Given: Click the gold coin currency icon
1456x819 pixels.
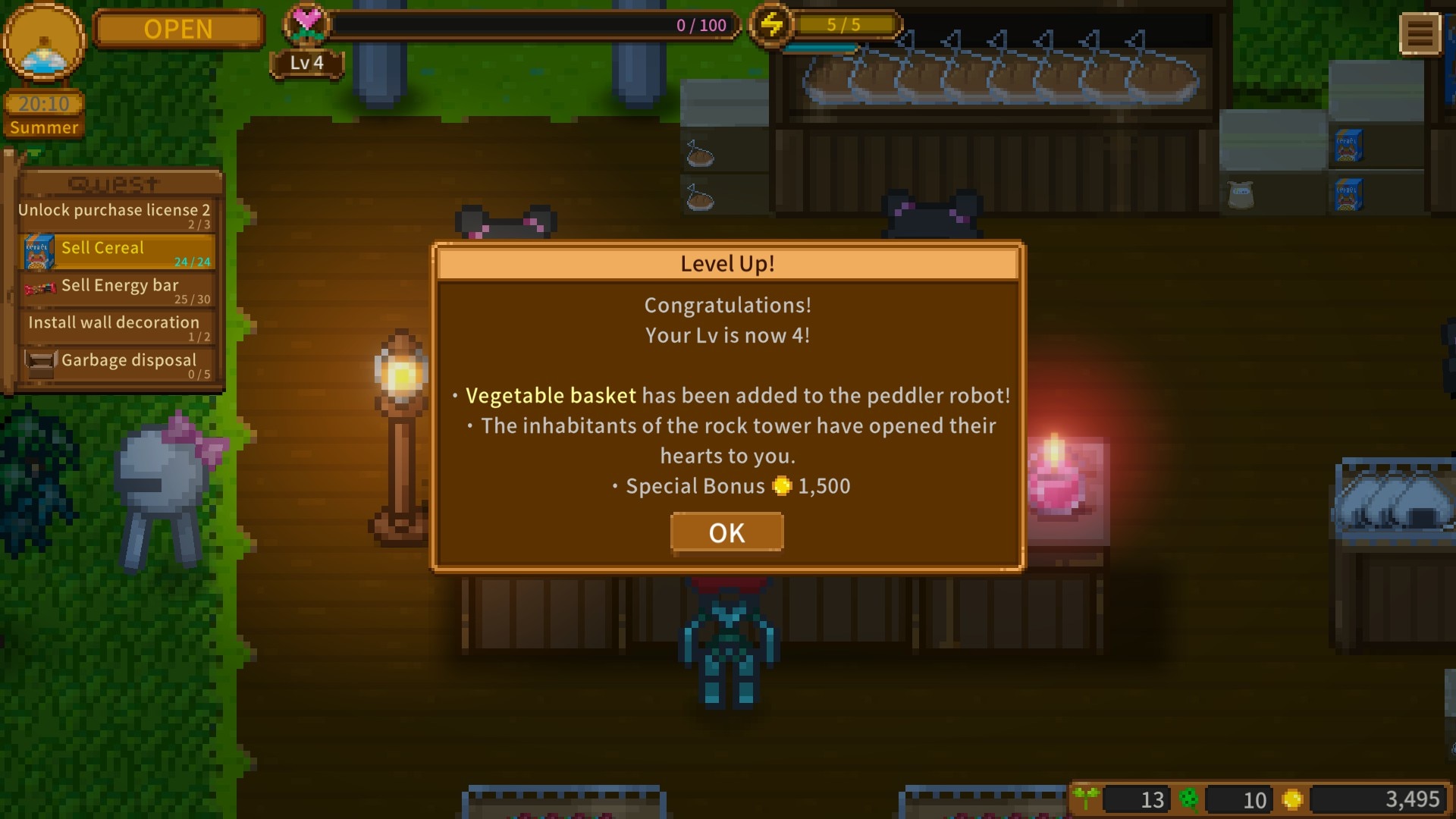Looking at the screenshot, I should pos(1292,799).
